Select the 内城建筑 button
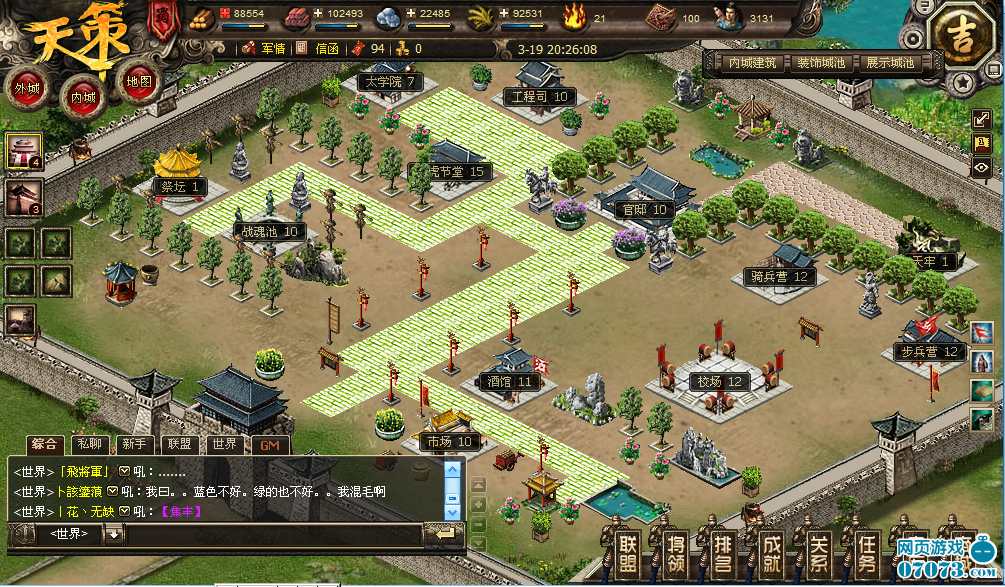 coord(752,62)
